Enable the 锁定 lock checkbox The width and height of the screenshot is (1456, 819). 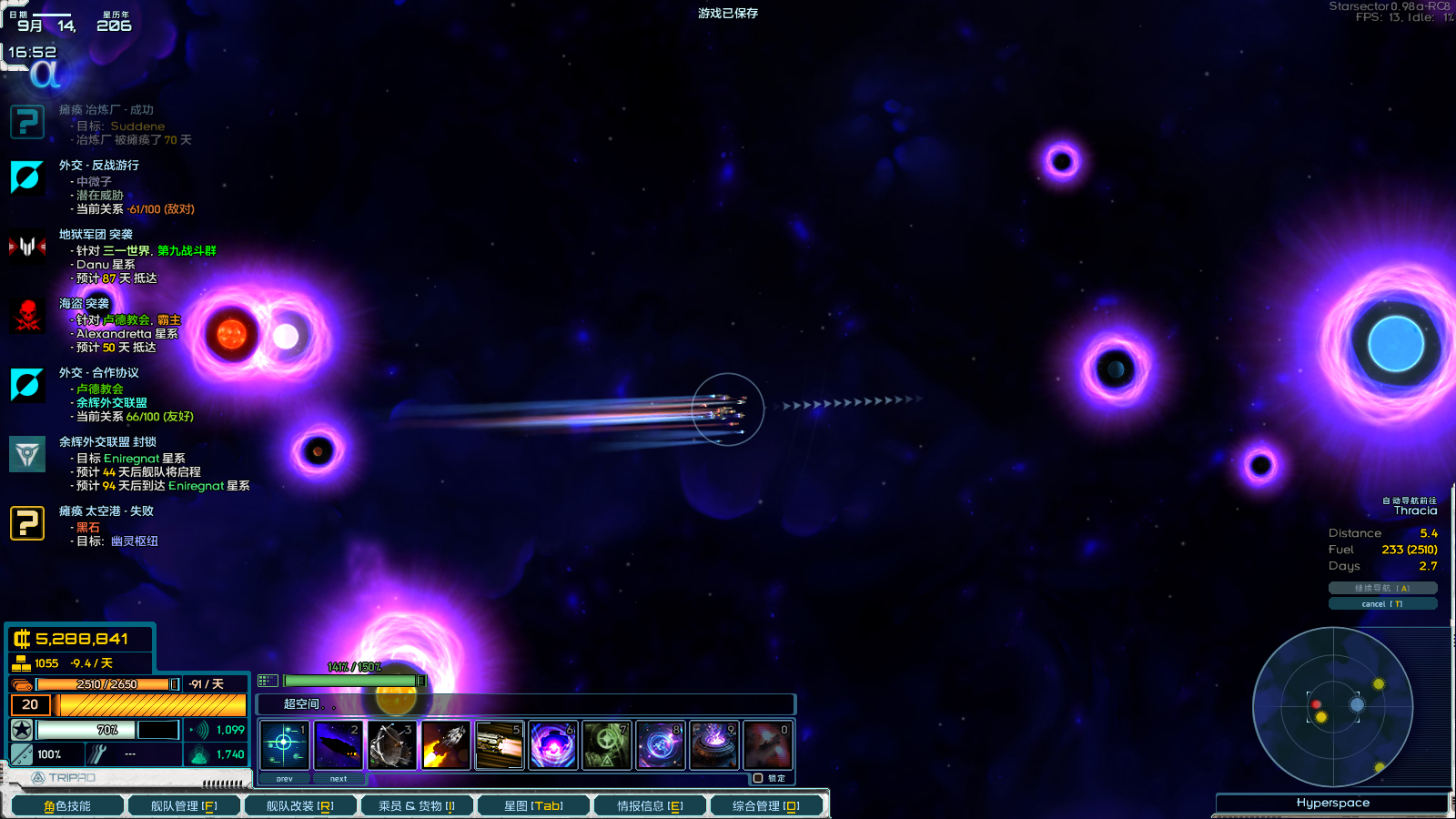(758, 778)
